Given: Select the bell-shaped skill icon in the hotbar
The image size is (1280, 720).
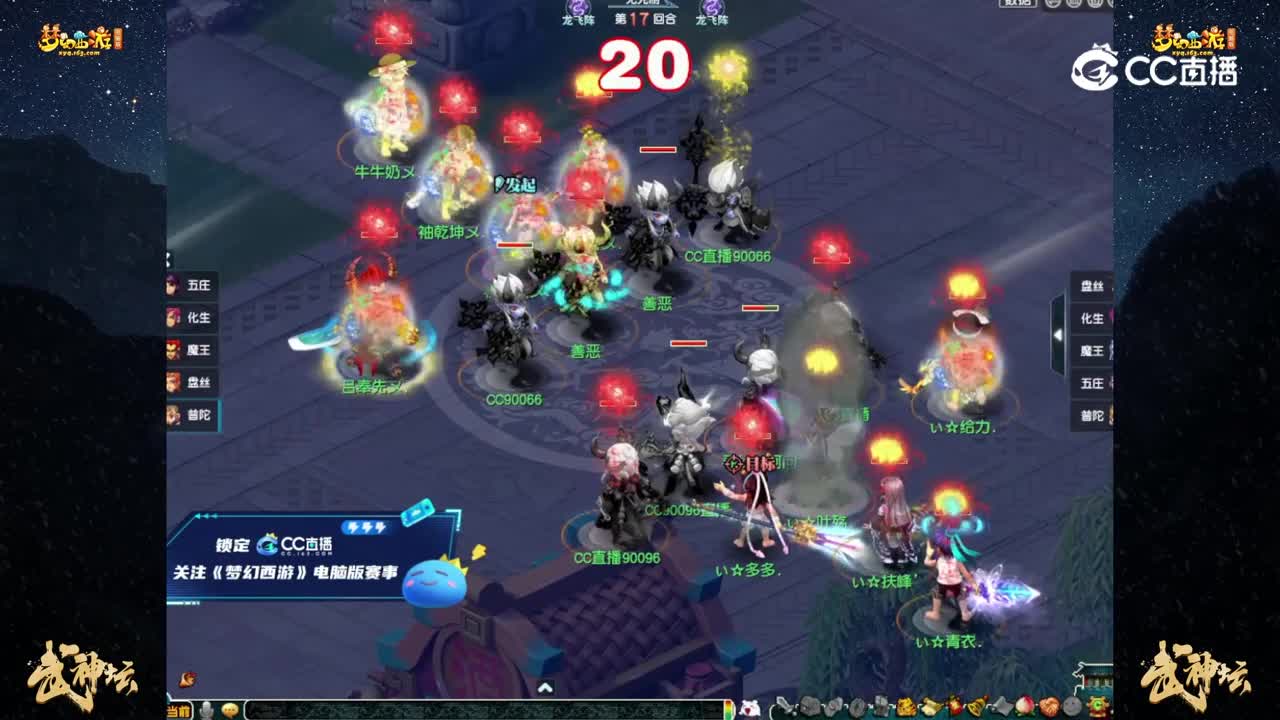Looking at the screenshot, I should (x=976, y=706).
